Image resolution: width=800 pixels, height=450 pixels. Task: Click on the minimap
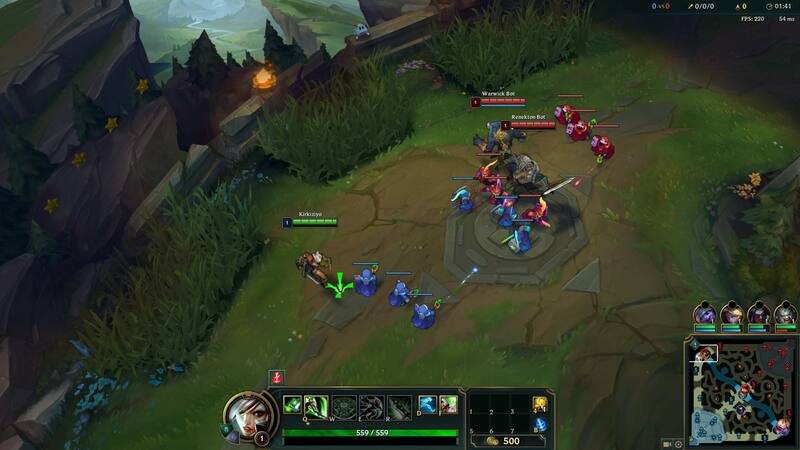coord(742,391)
